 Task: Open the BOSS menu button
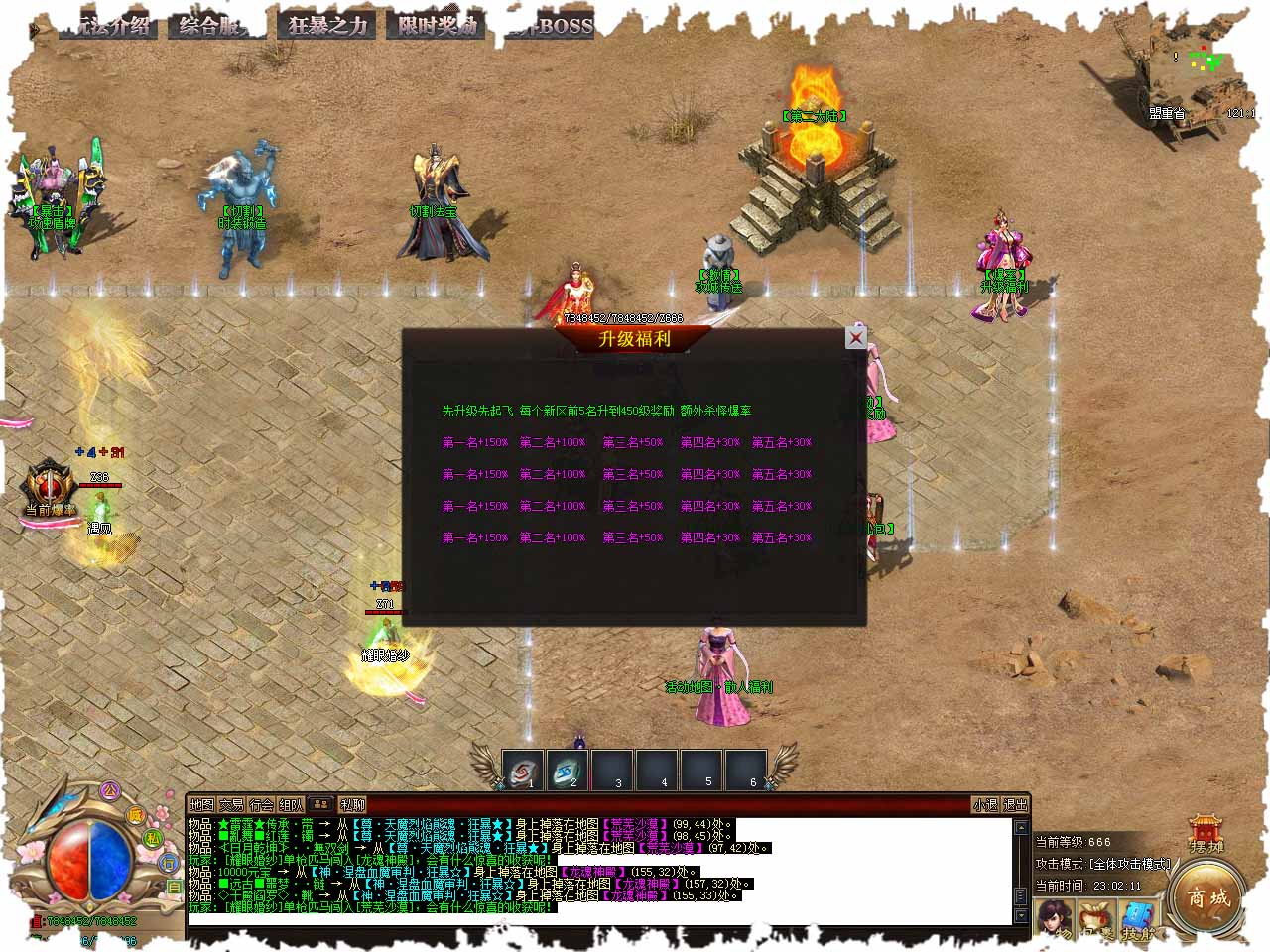coord(552,26)
